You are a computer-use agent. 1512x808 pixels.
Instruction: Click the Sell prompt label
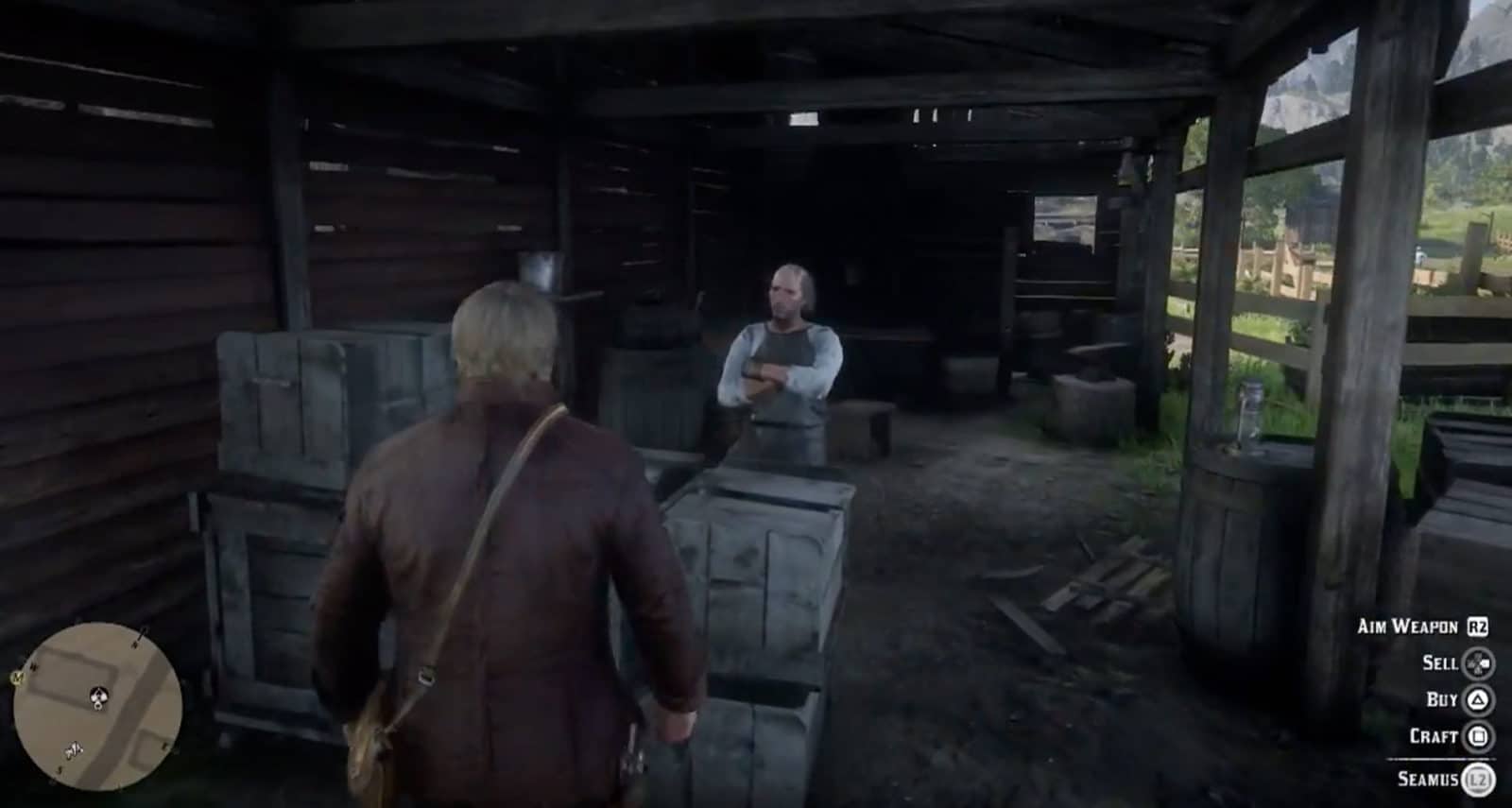tap(1441, 663)
